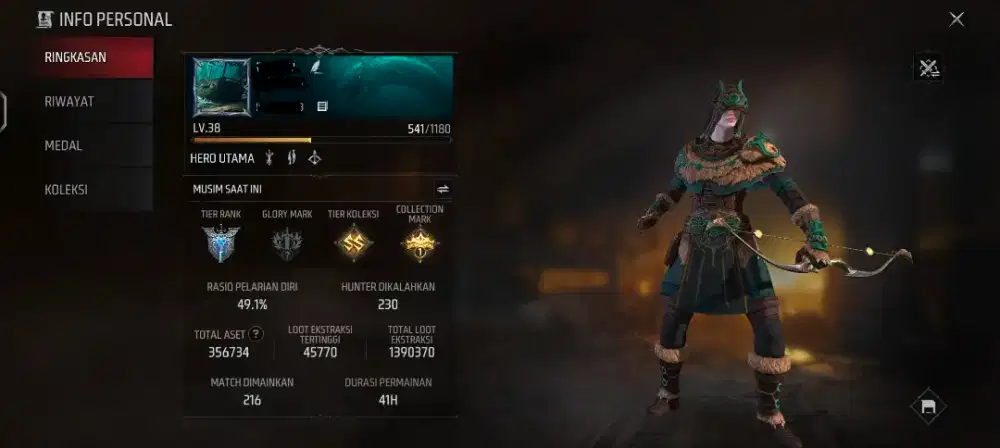View the Tier Rank badge
Viewport: 1000px width, 448px height.
coord(220,243)
